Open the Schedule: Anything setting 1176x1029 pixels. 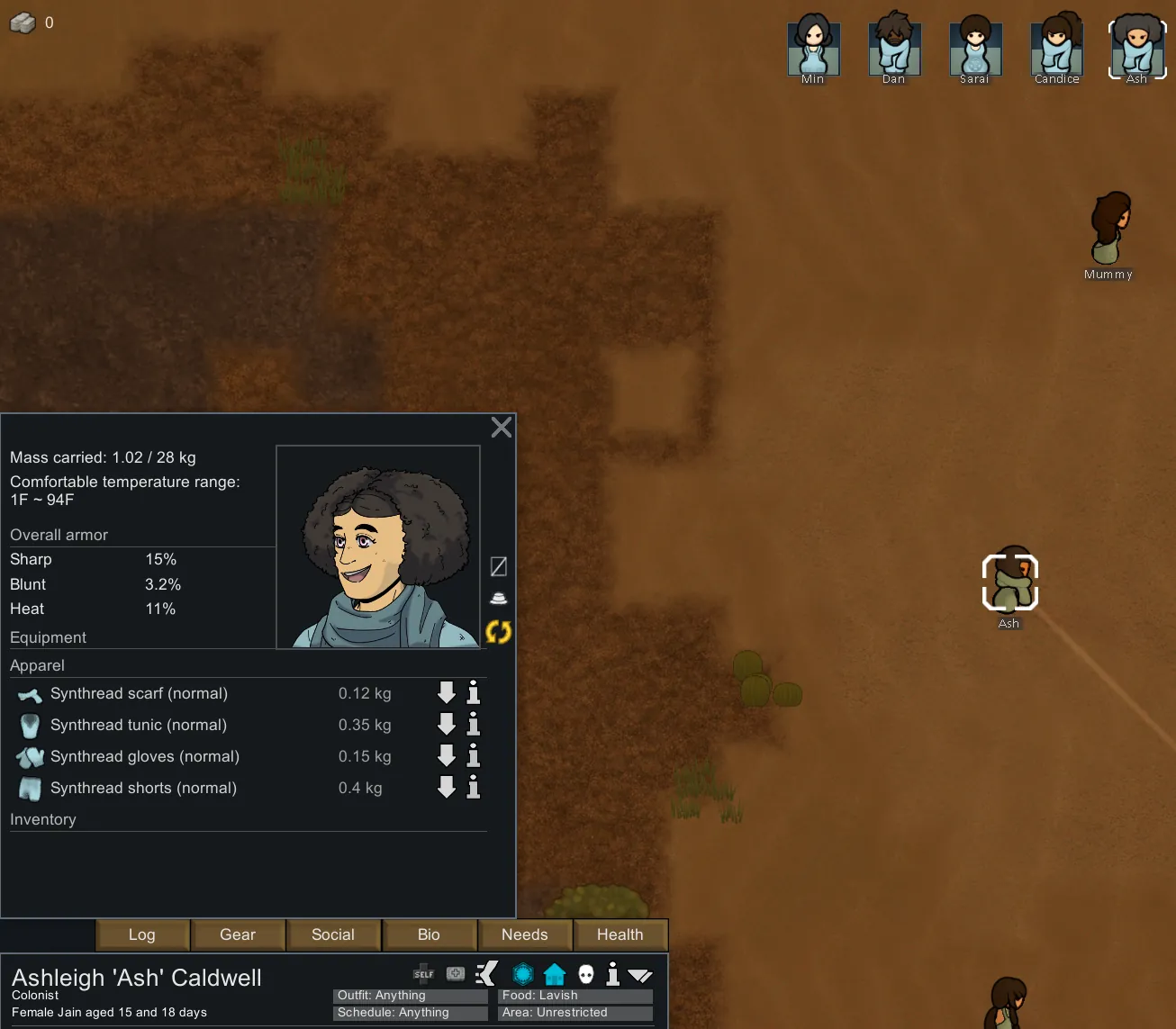coord(410,1013)
